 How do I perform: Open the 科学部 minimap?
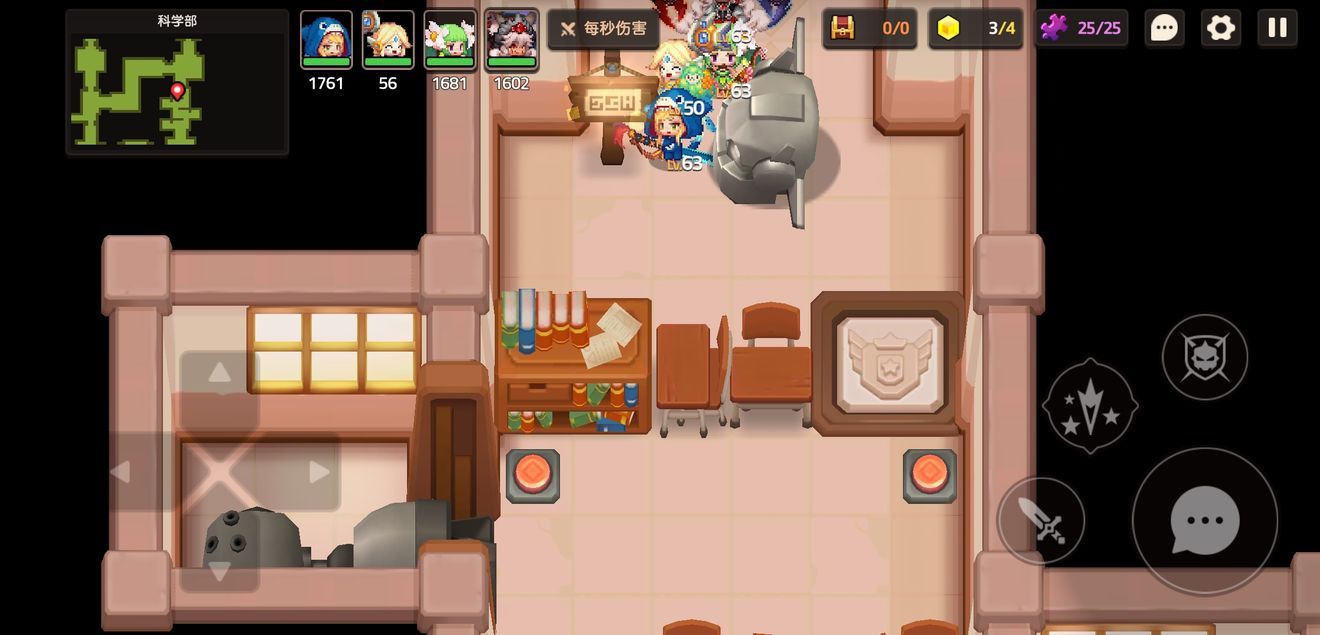177,83
